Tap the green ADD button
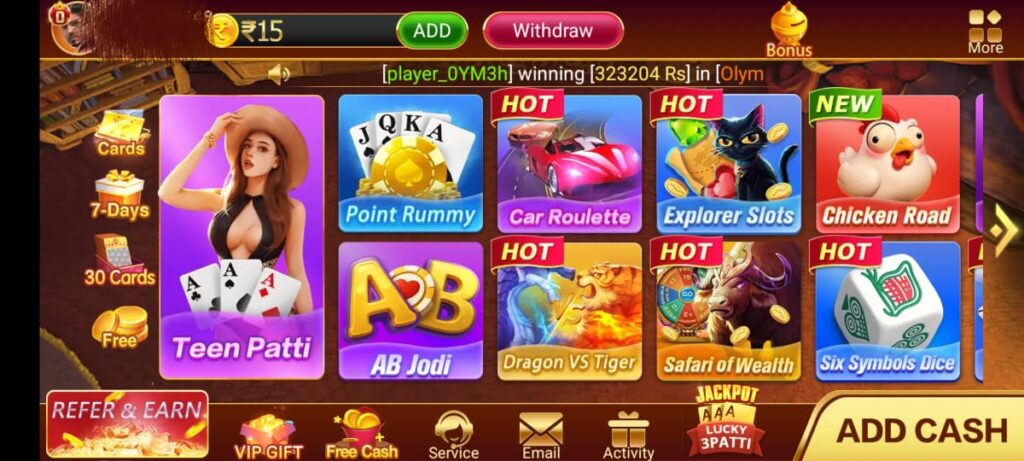1024x461 pixels. 432,31
